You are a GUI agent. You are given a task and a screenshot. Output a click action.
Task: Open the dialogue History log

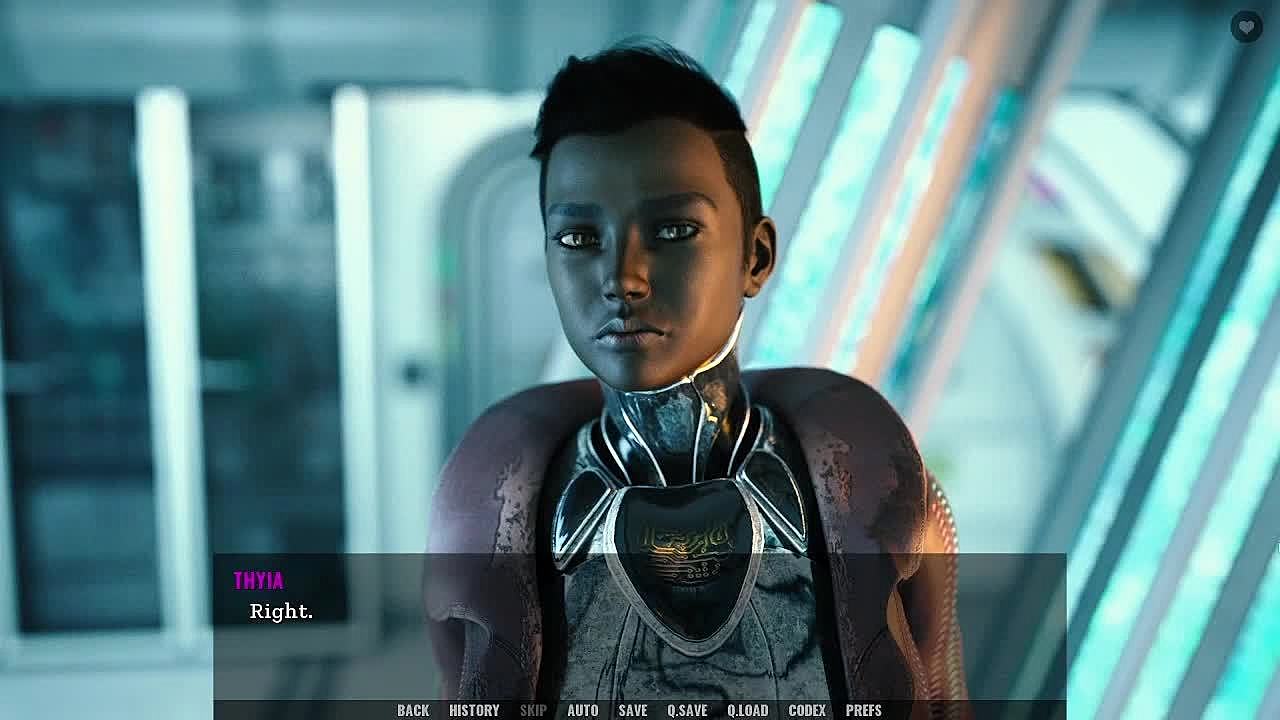point(474,710)
